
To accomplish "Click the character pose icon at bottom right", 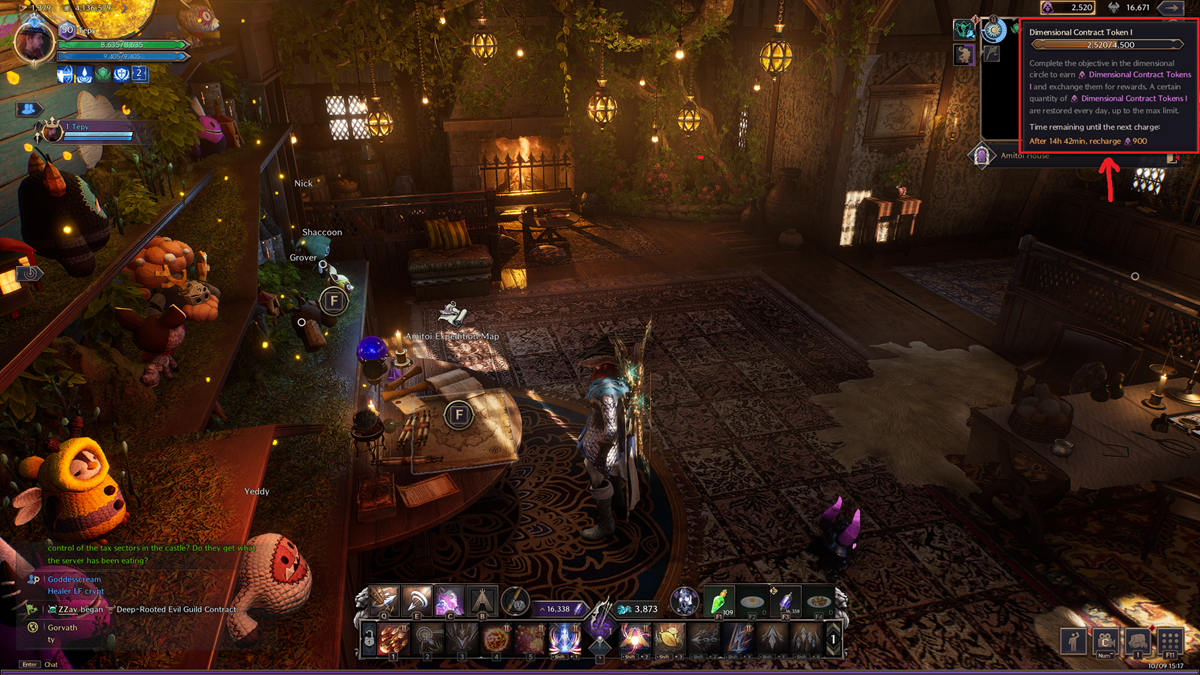I will click(1075, 641).
